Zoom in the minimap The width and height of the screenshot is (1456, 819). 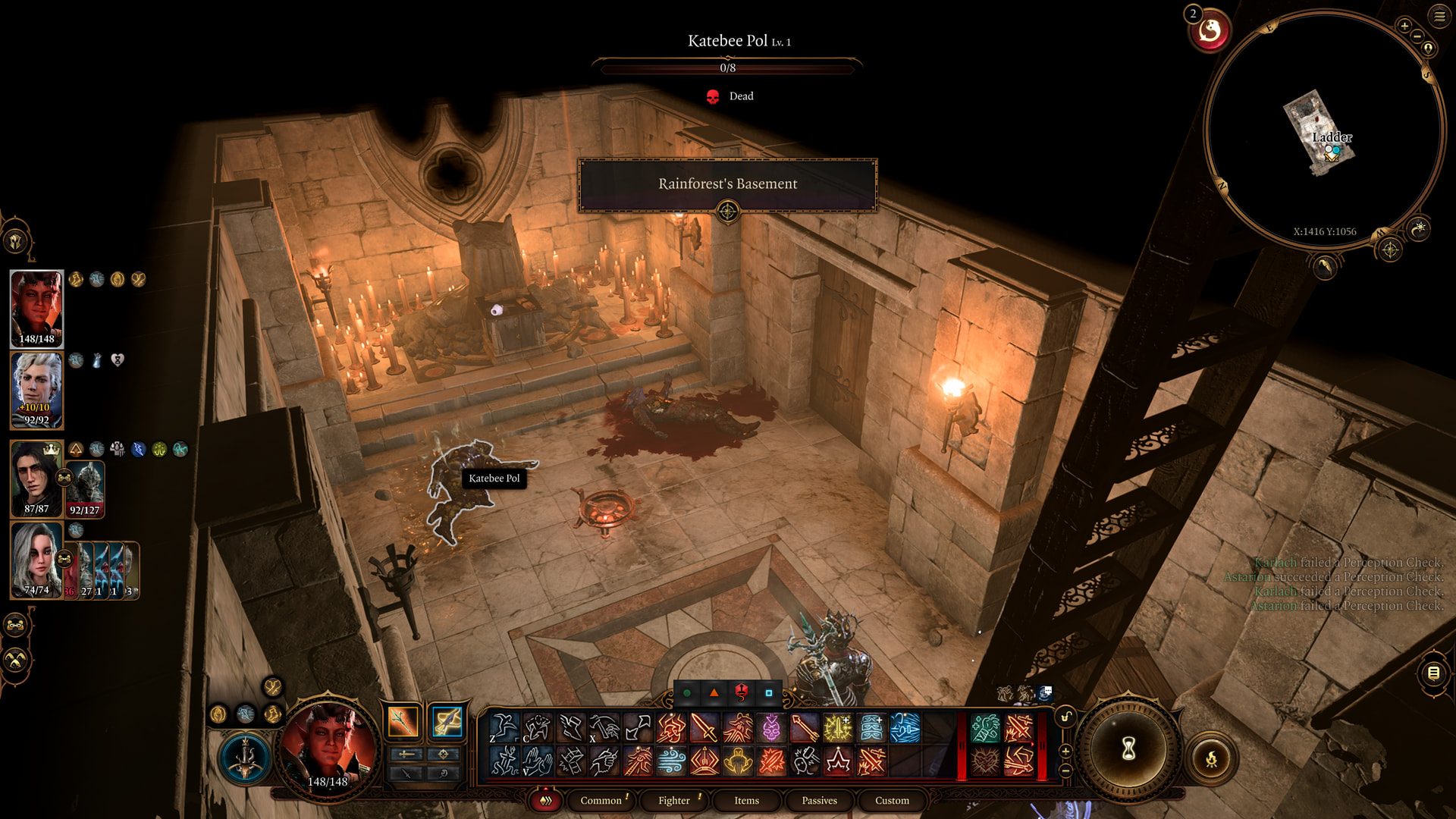[x=1404, y=26]
